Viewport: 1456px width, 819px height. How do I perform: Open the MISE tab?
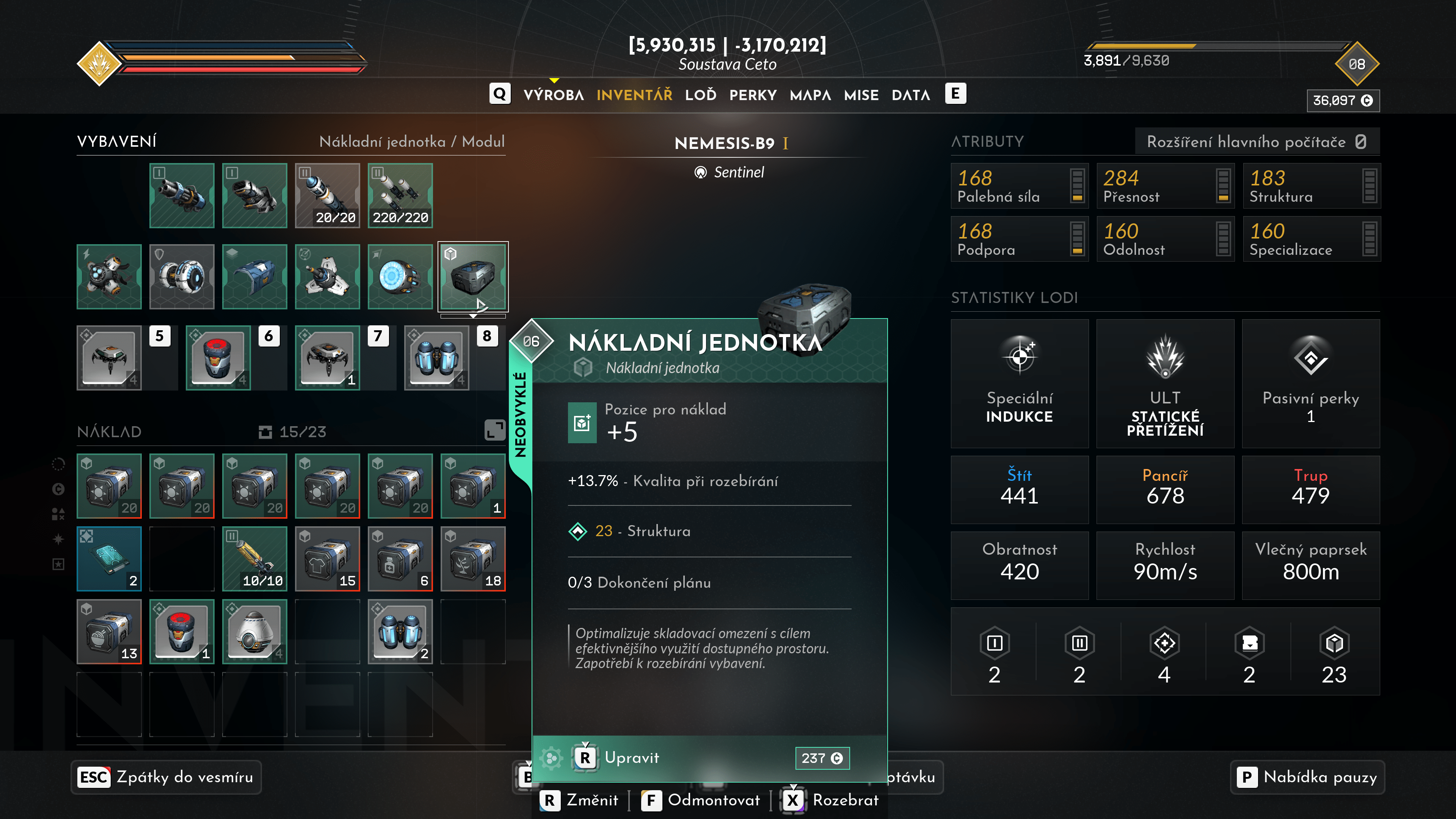click(861, 95)
